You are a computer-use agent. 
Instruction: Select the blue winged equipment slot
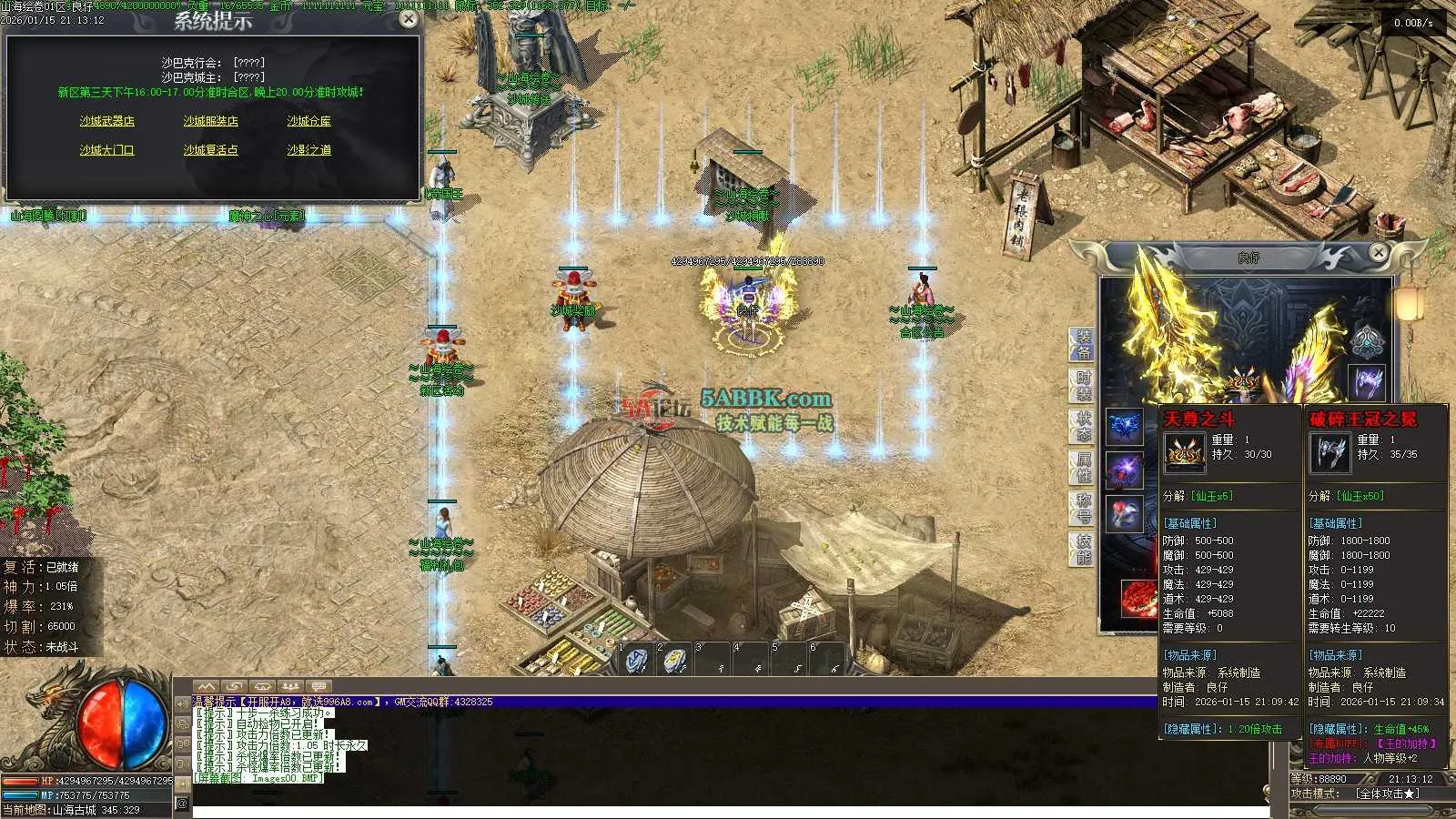tap(1124, 427)
